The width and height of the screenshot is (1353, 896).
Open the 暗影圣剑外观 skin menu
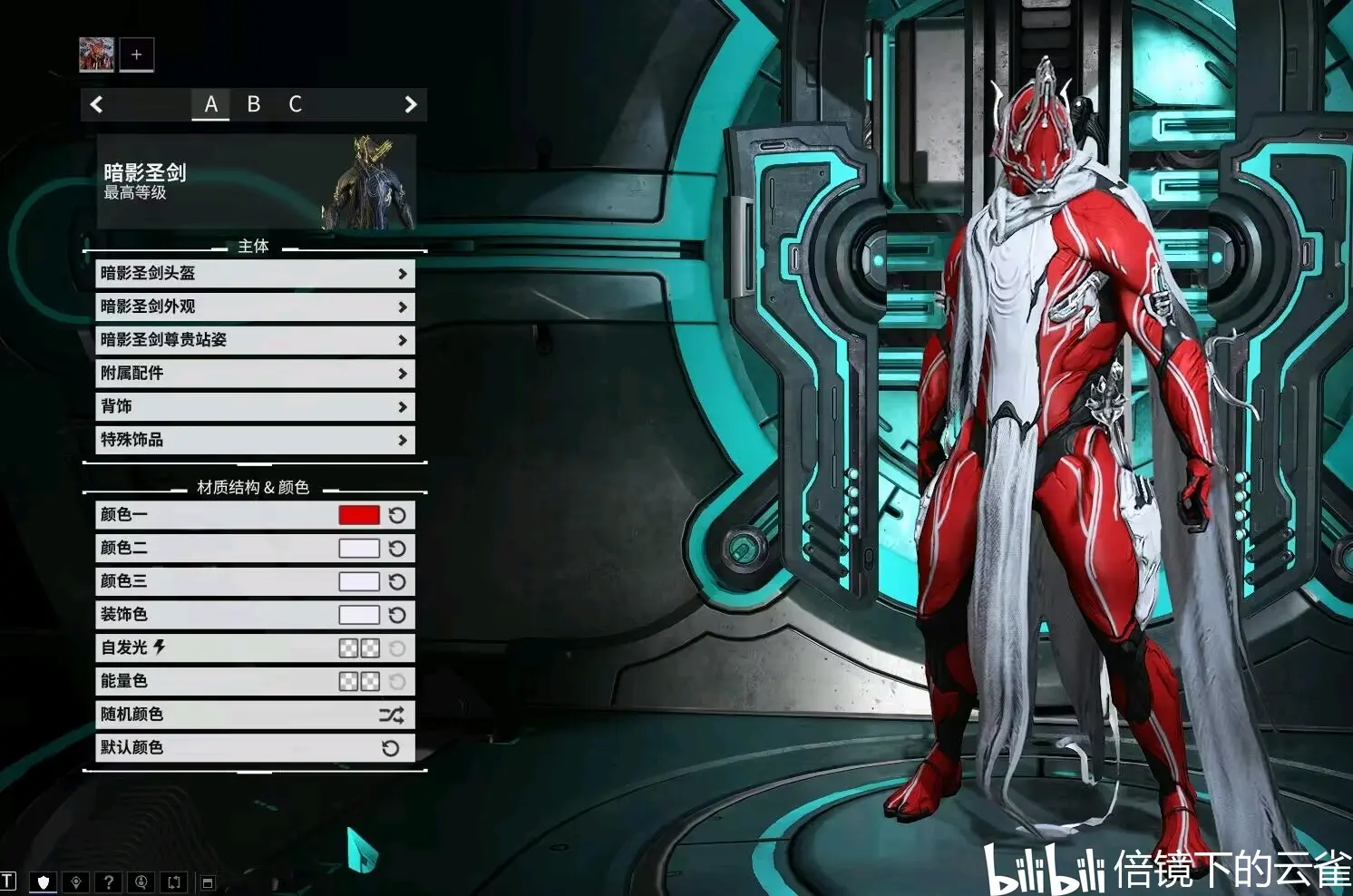click(x=255, y=307)
